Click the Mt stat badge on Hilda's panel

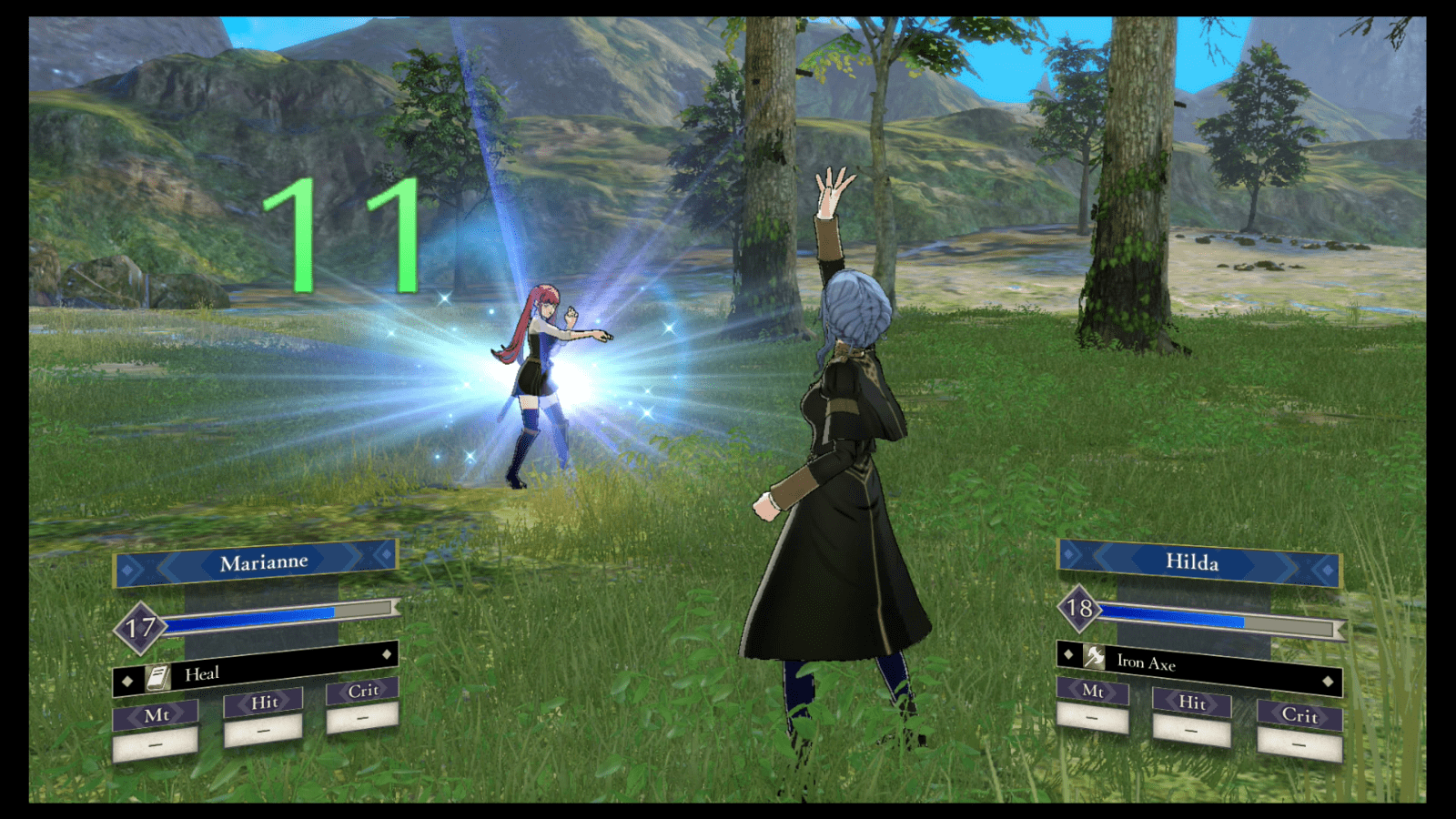(x=1095, y=693)
